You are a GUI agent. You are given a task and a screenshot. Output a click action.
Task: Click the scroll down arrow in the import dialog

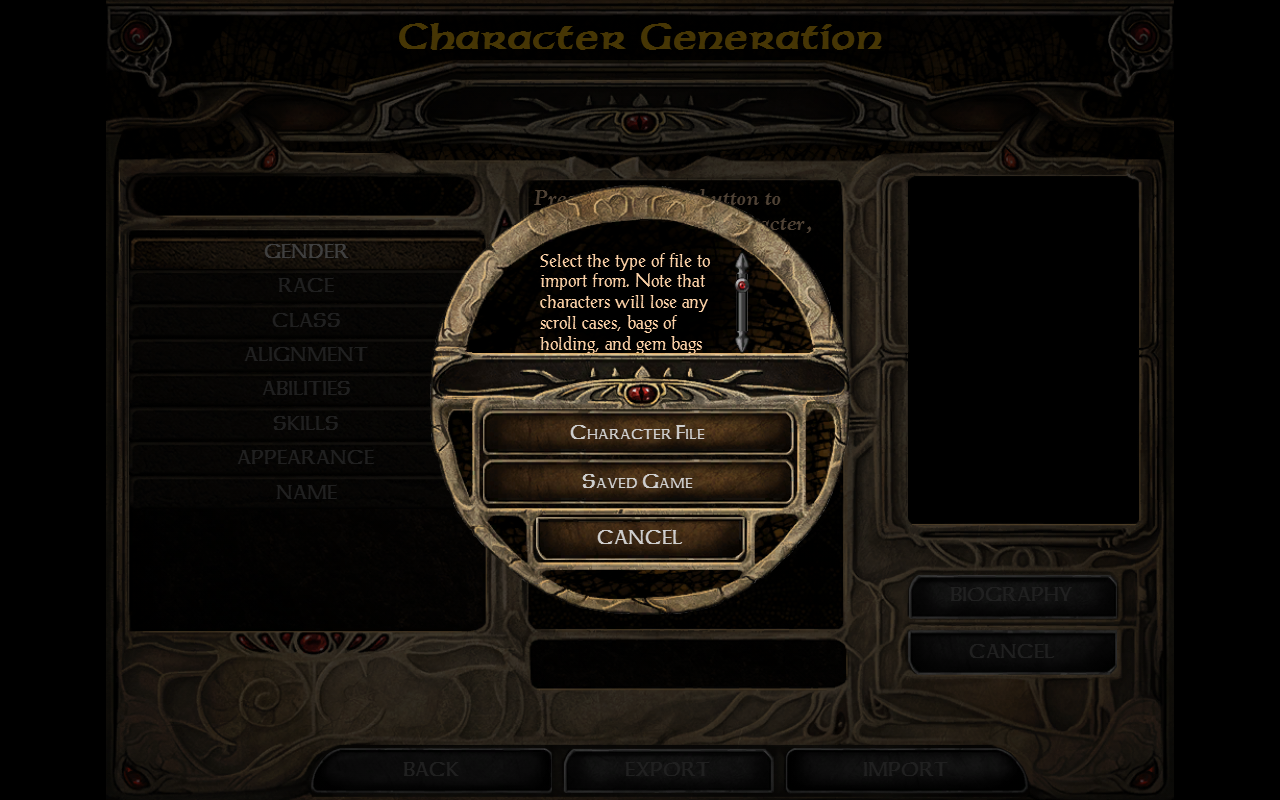pyautogui.click(x=742, y=342)
